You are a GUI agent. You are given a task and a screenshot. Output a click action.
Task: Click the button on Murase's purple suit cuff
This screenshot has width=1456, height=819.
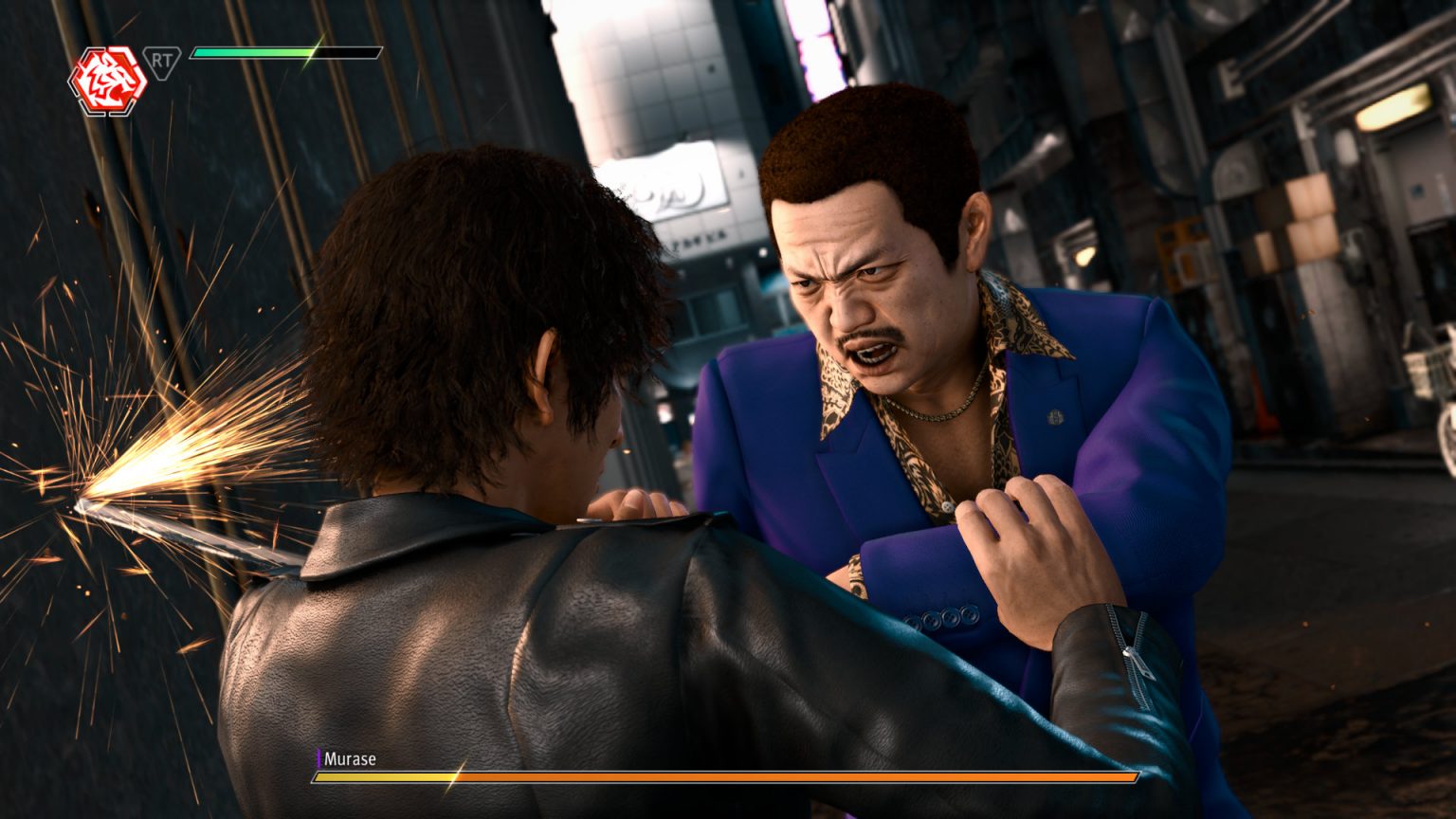coord(948,616)
